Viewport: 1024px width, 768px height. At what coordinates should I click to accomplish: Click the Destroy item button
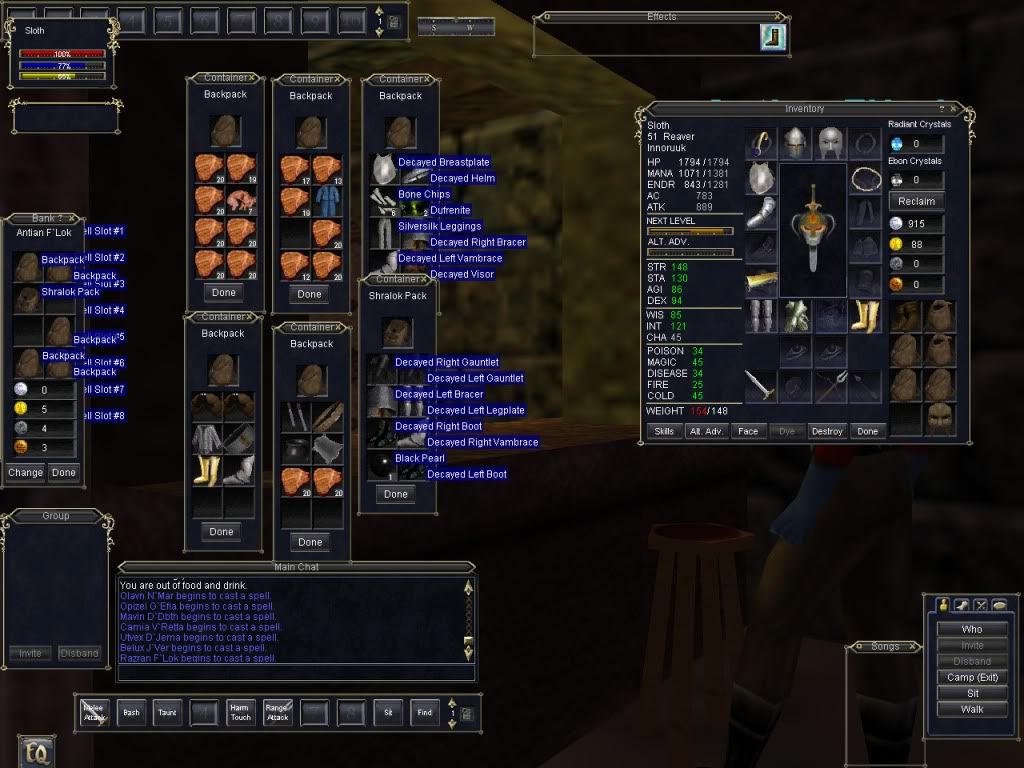[x=827, y=431]
